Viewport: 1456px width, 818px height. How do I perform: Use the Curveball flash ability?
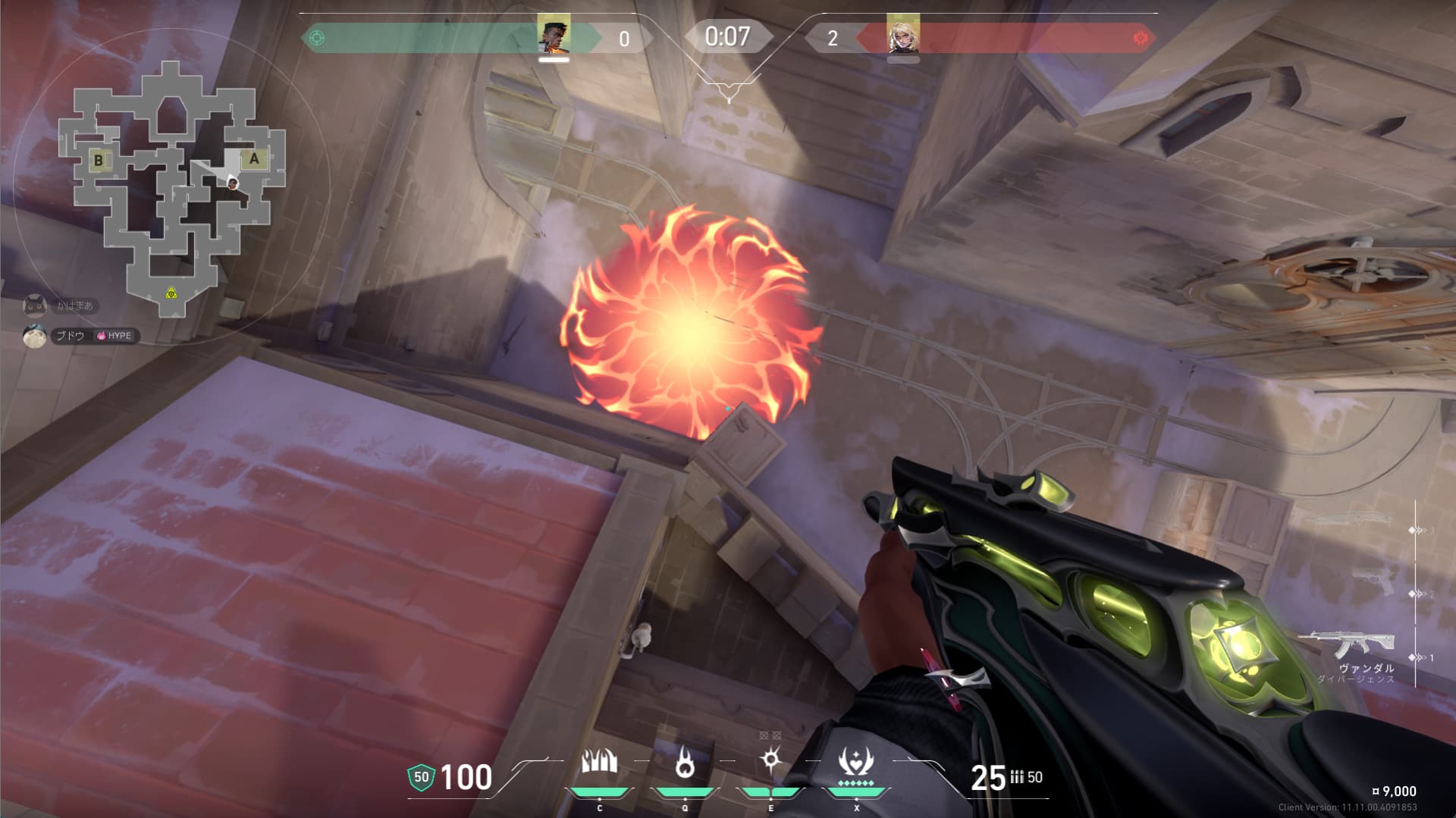tap(771, 760)
